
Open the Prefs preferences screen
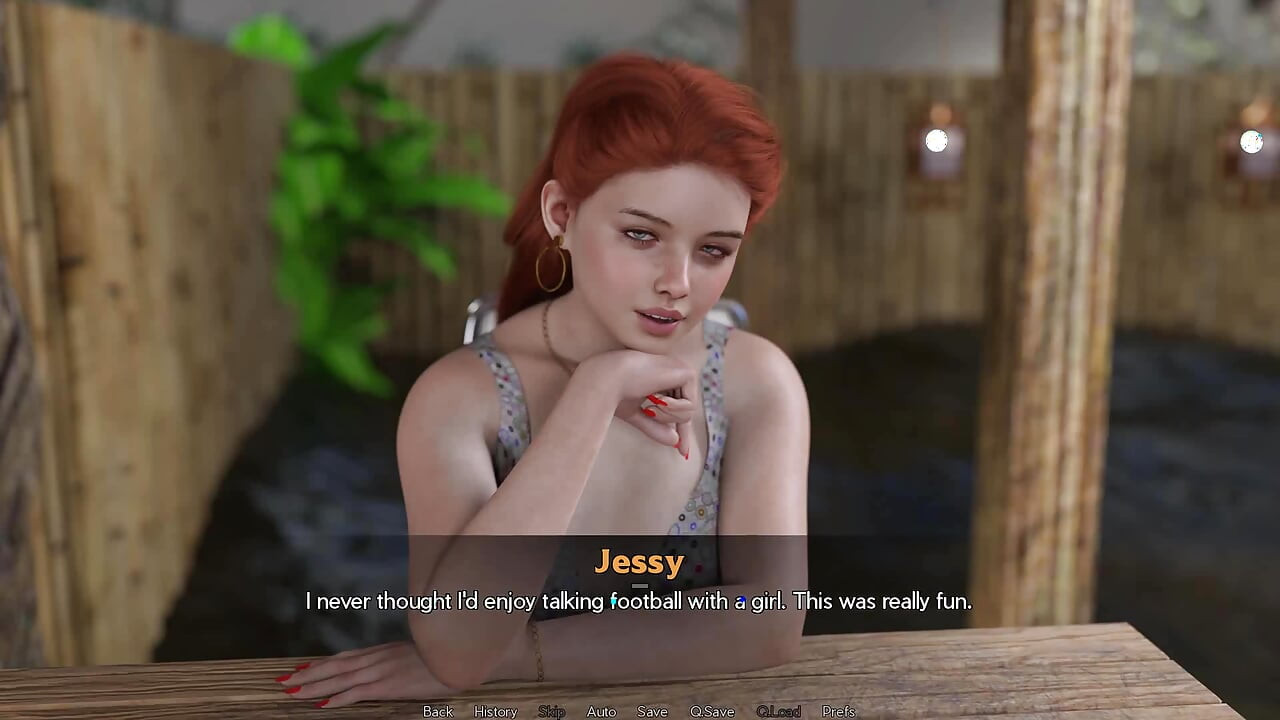838,711
